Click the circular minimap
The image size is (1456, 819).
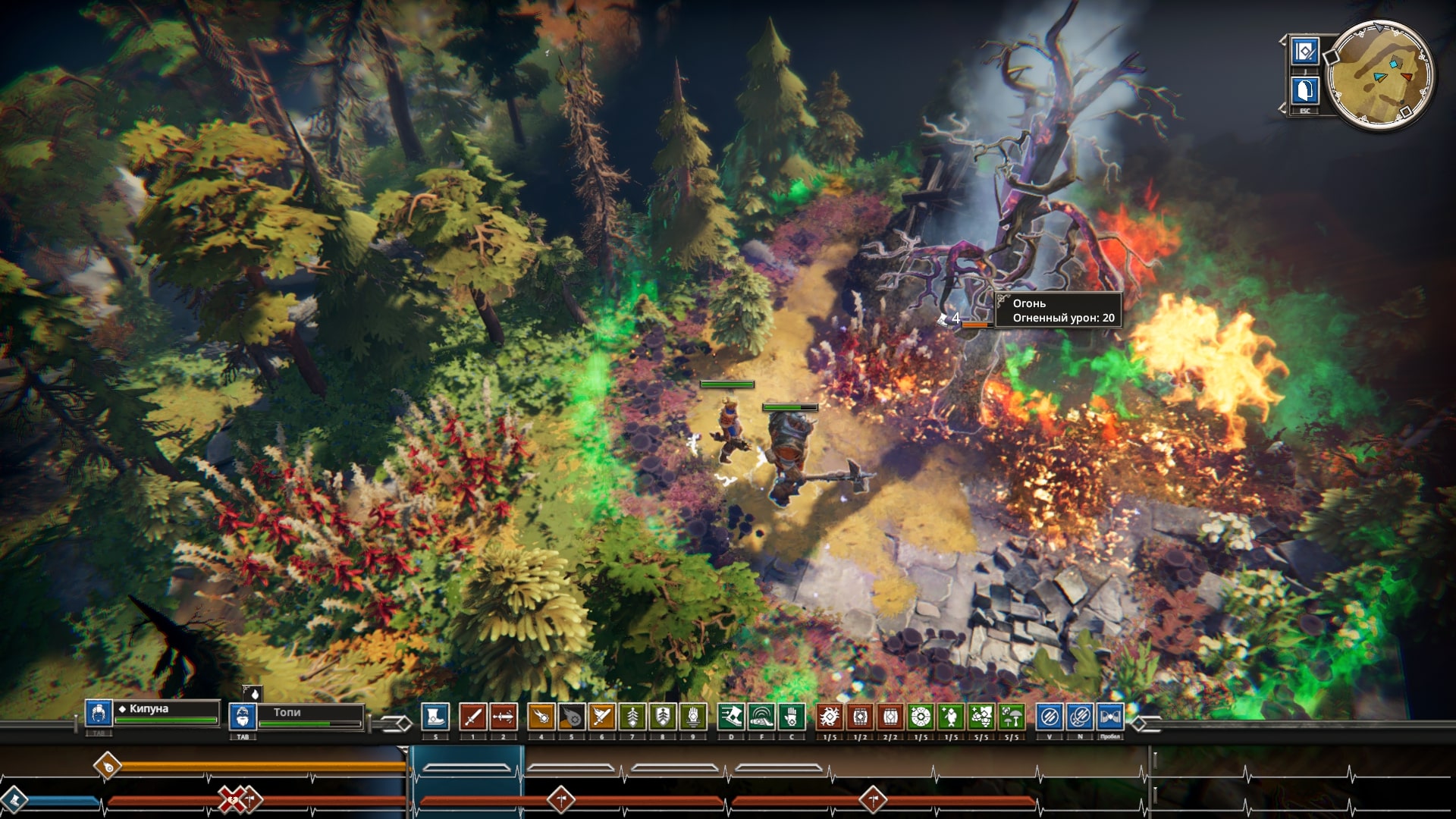[1380, 75]
